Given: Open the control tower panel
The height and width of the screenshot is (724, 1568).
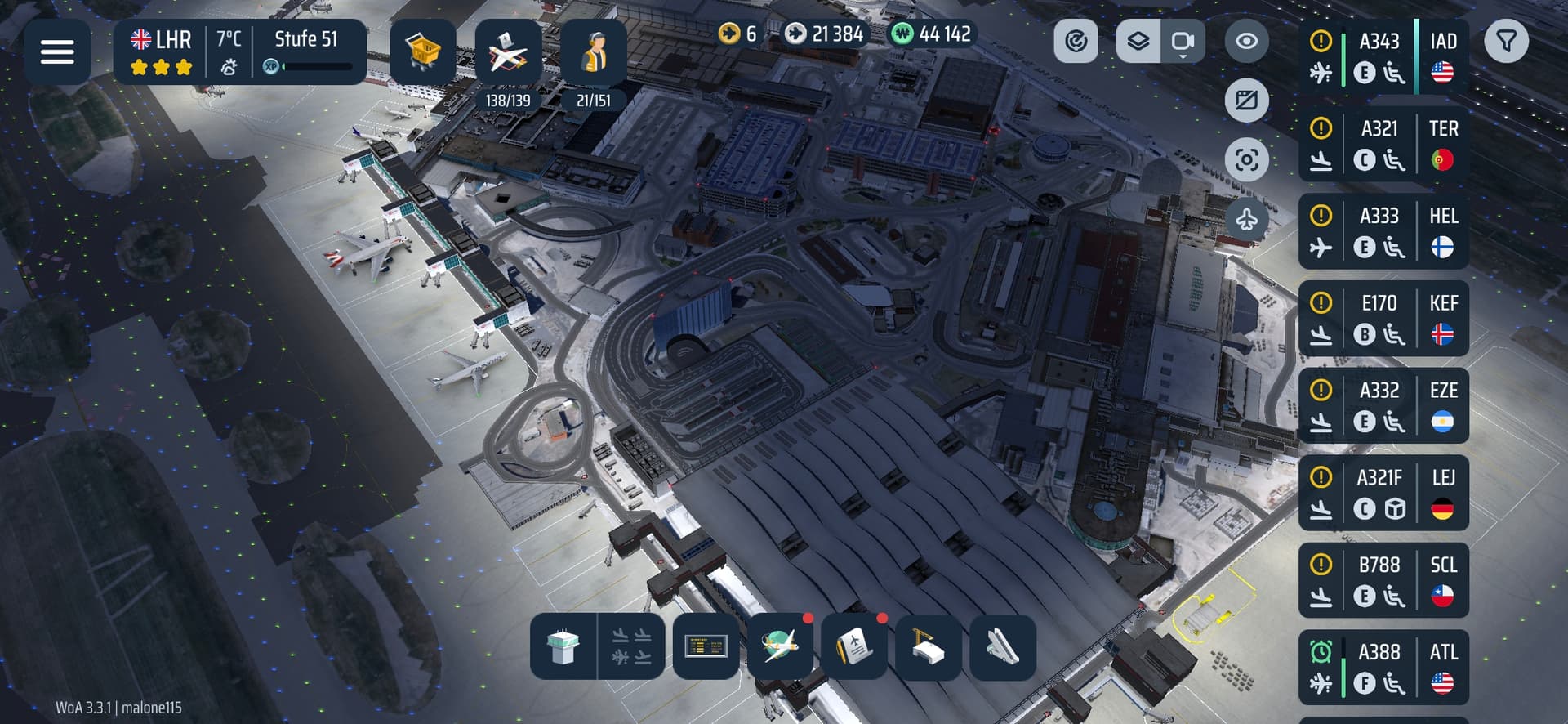Looking at the screenshot, I should pos(563,647).
